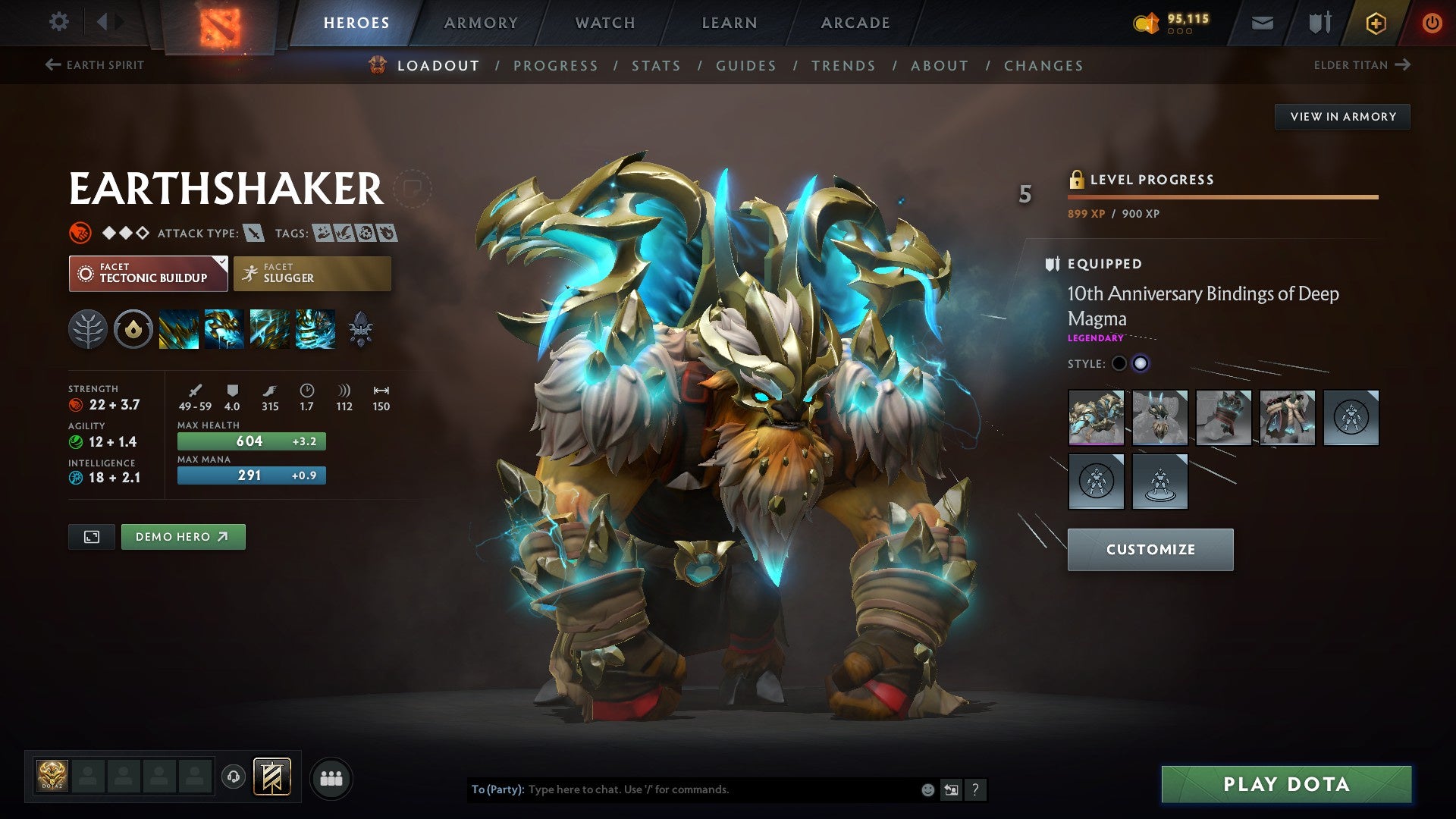The width and height of the screenshot is (1456, 819).
Task: Open the Talent Tree icon for Earthshaker
Action: tap(89, 330)
